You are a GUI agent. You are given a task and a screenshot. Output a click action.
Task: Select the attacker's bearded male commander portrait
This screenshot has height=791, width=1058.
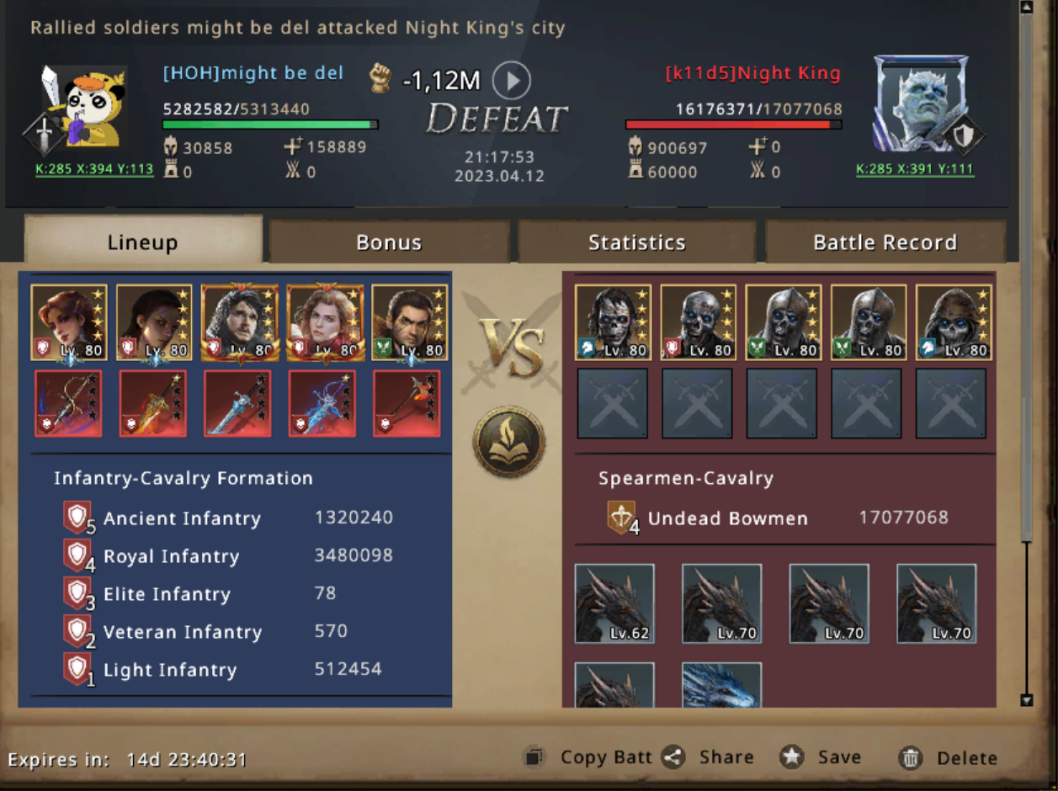(x=240, y=322)
